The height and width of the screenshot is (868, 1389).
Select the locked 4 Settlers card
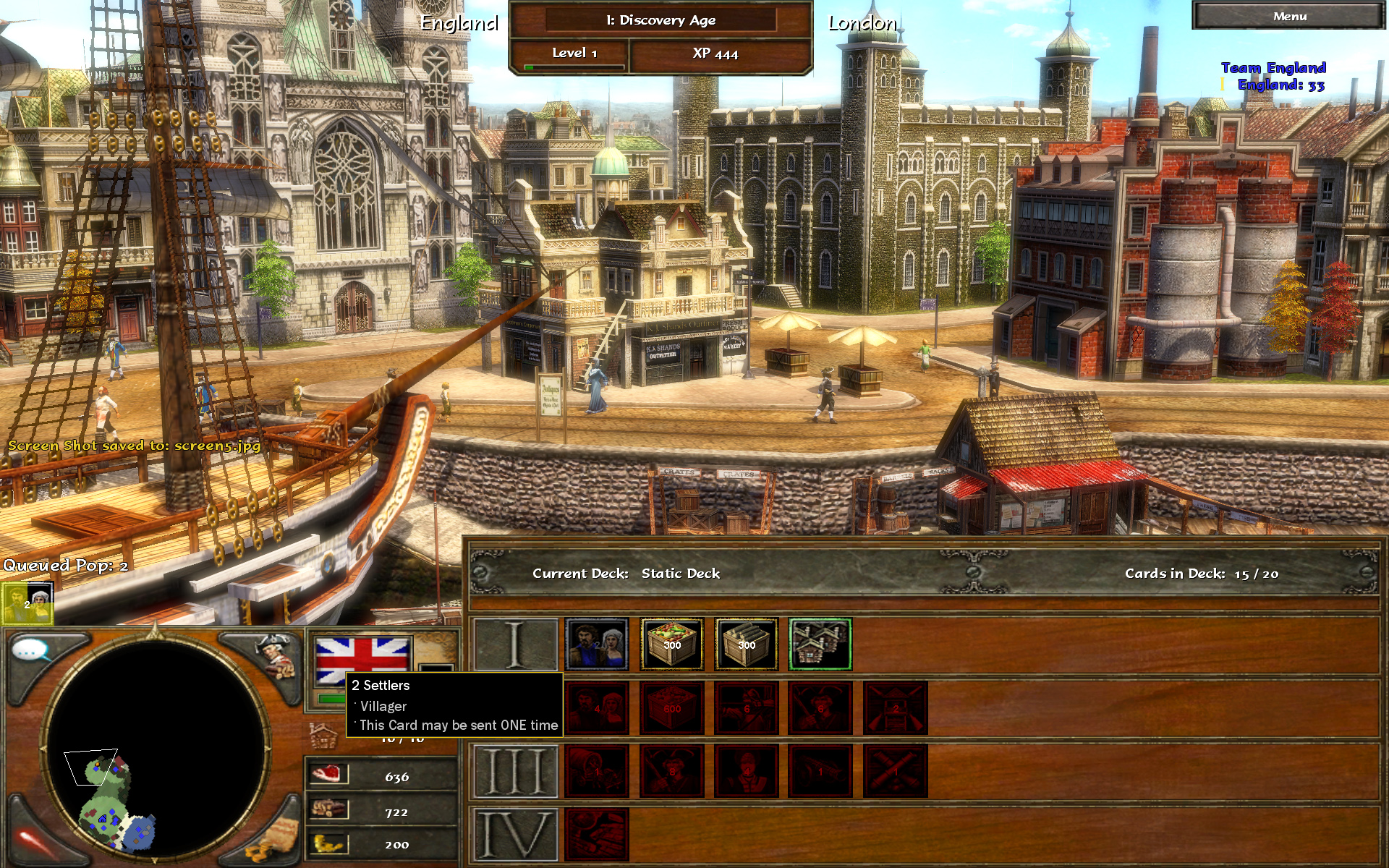pyautogui.click(x=597, y=708)
